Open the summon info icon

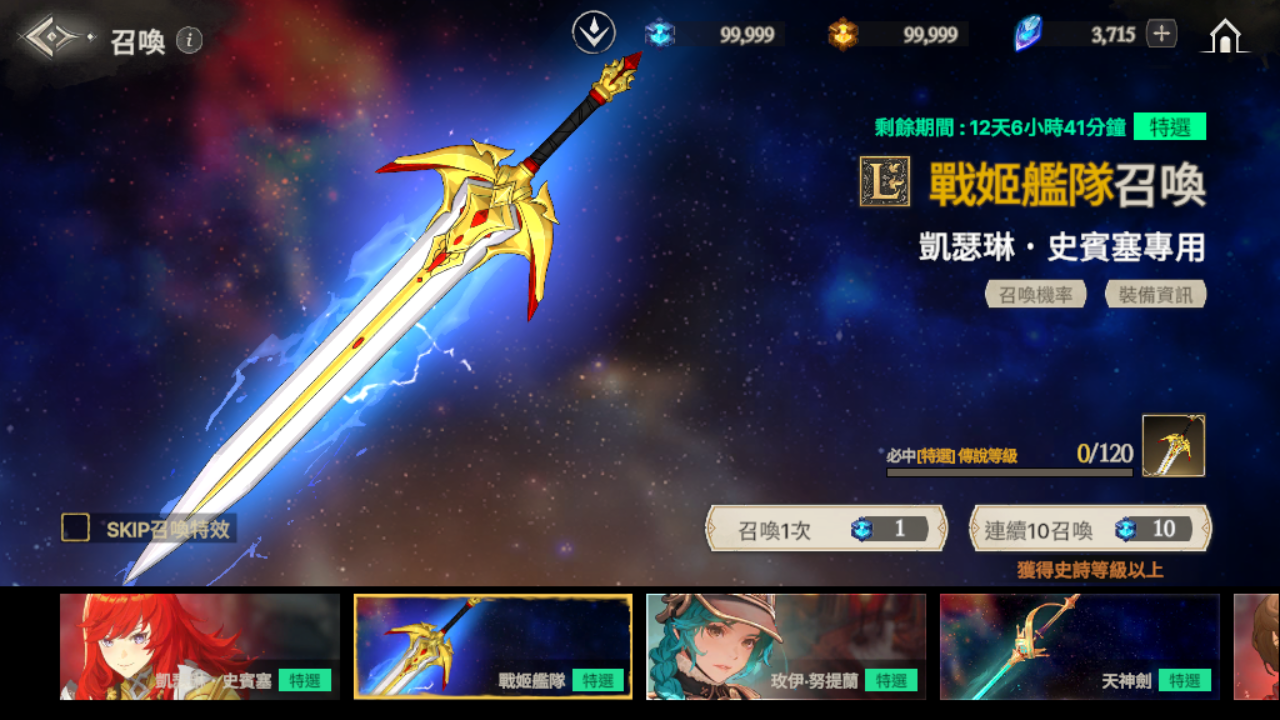pos(189,40)
